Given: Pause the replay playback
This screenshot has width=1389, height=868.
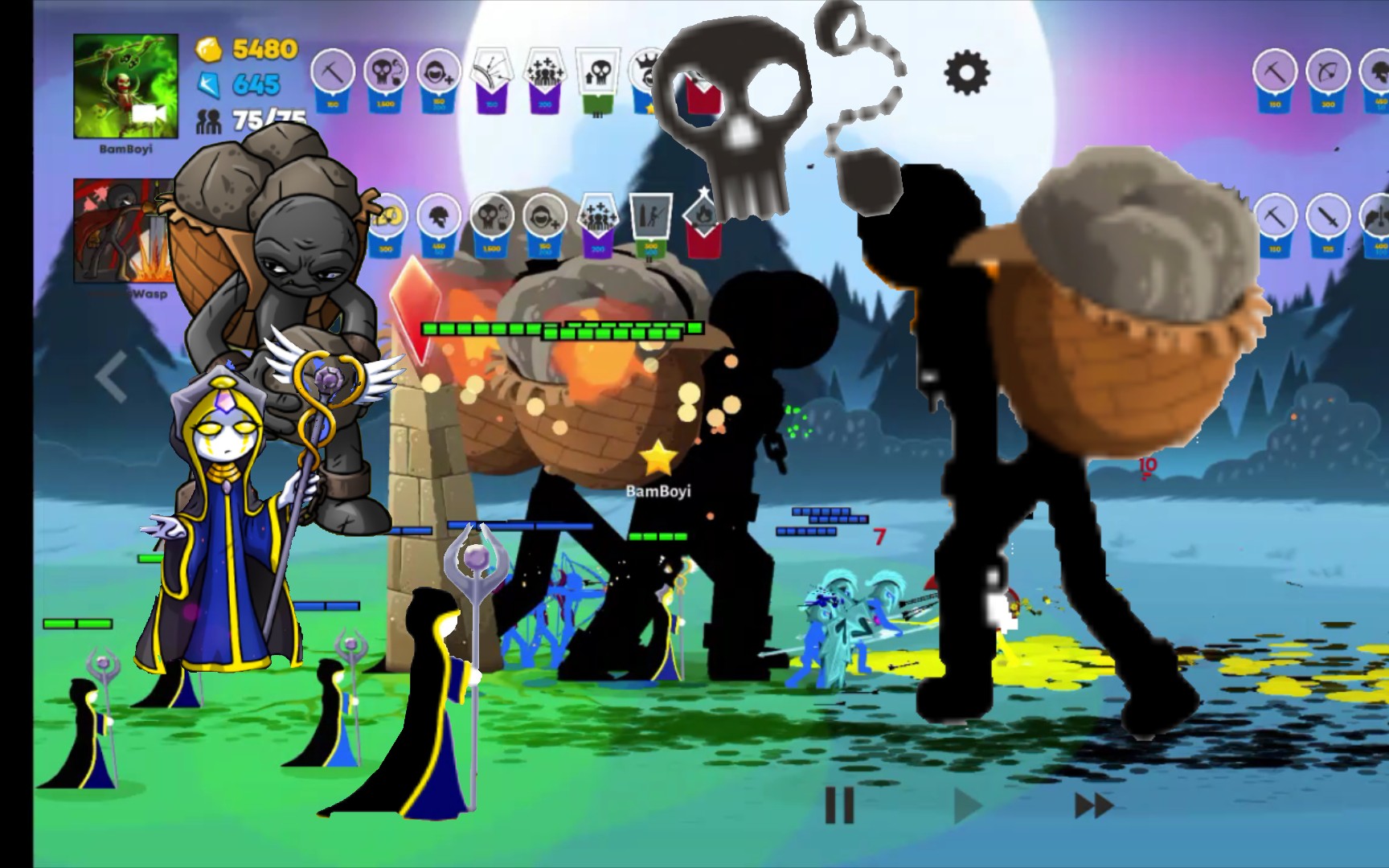Looking at the screenshot, I should [x=839, y=805].
